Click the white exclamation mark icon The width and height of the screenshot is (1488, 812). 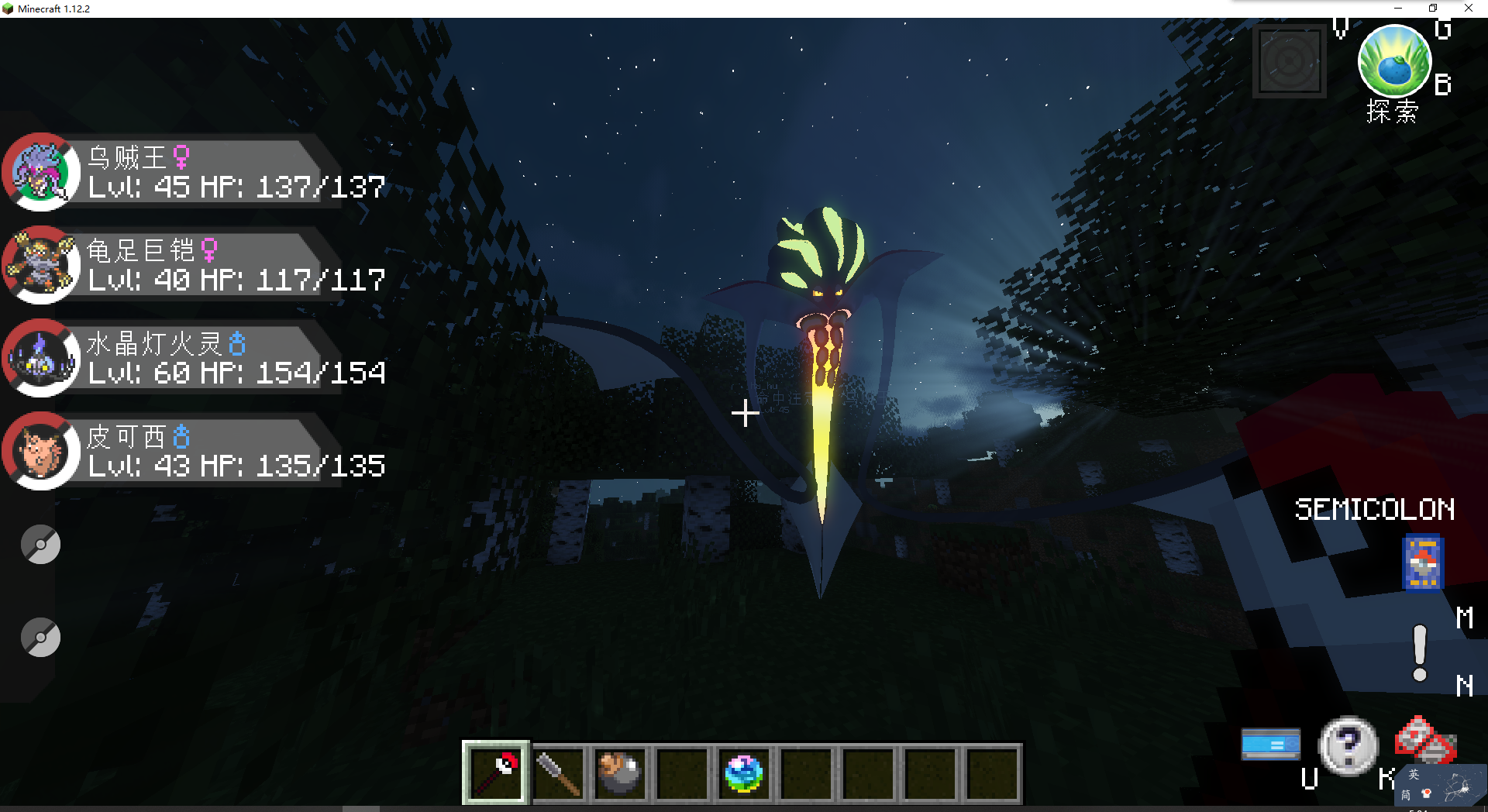coord(1420,653)
